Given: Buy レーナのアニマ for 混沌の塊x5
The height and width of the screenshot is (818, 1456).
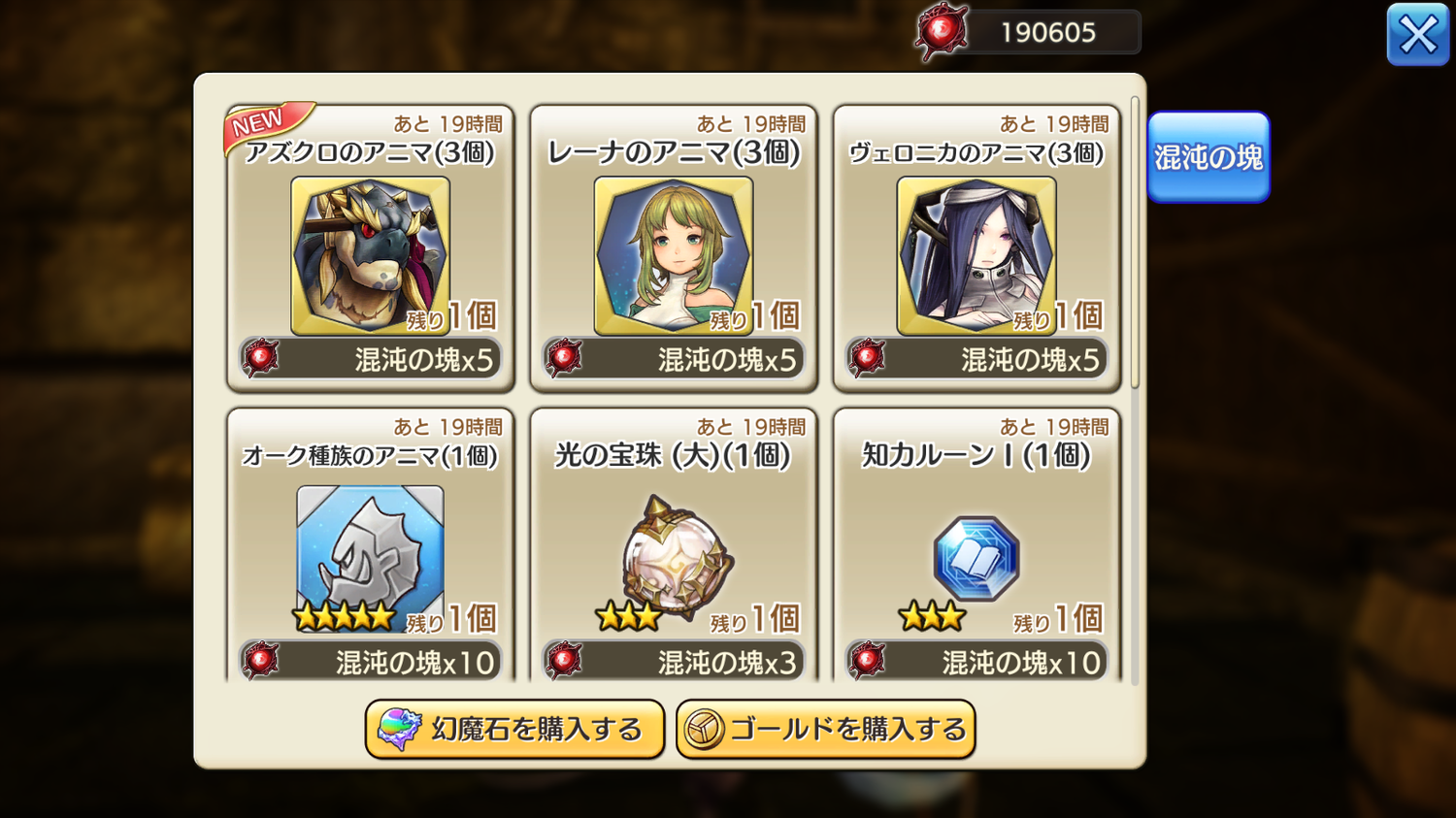Looking at the screenshot, I should [674, 360].
